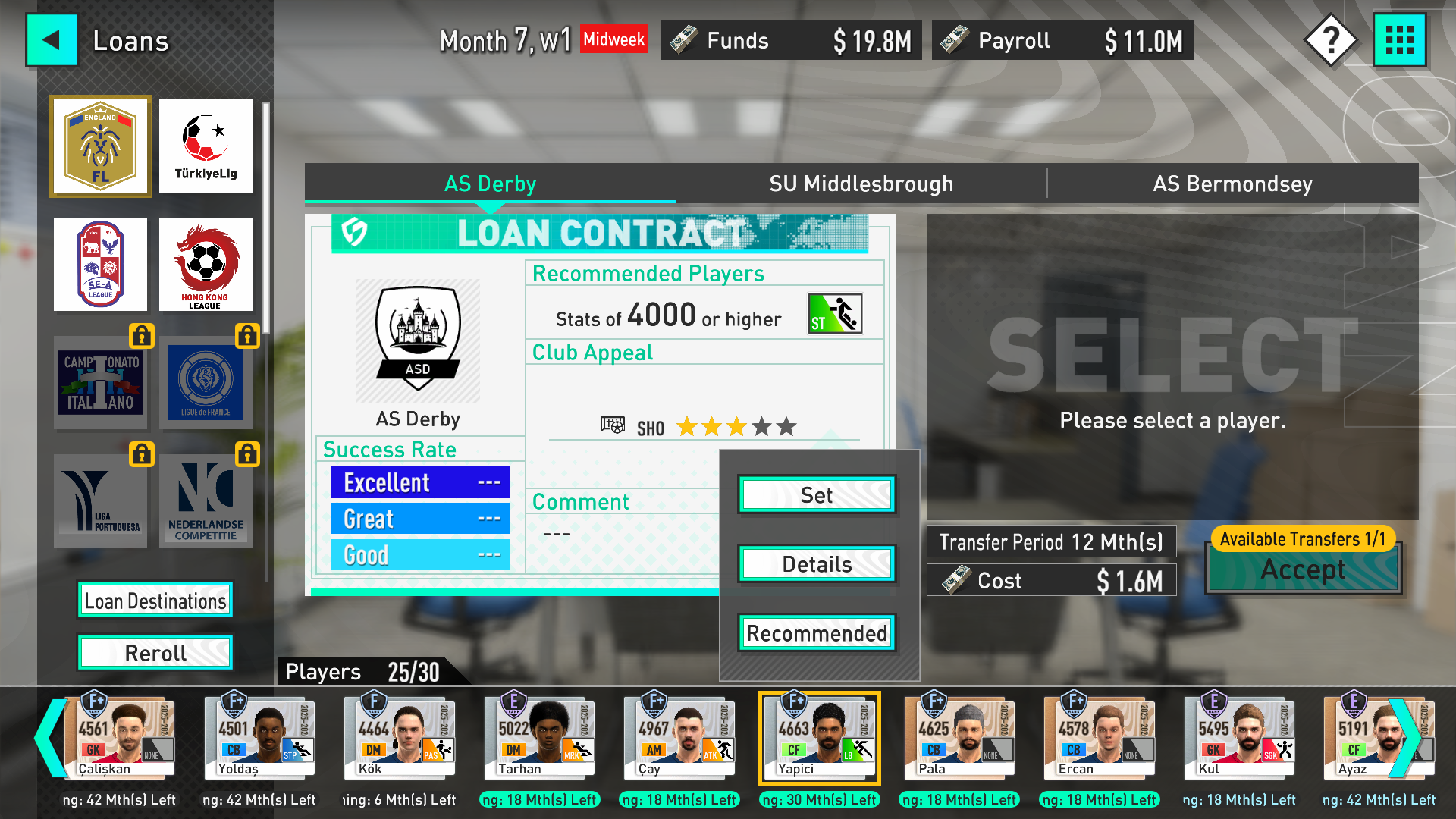Select Yapici's player card

[x=819, y=737]
